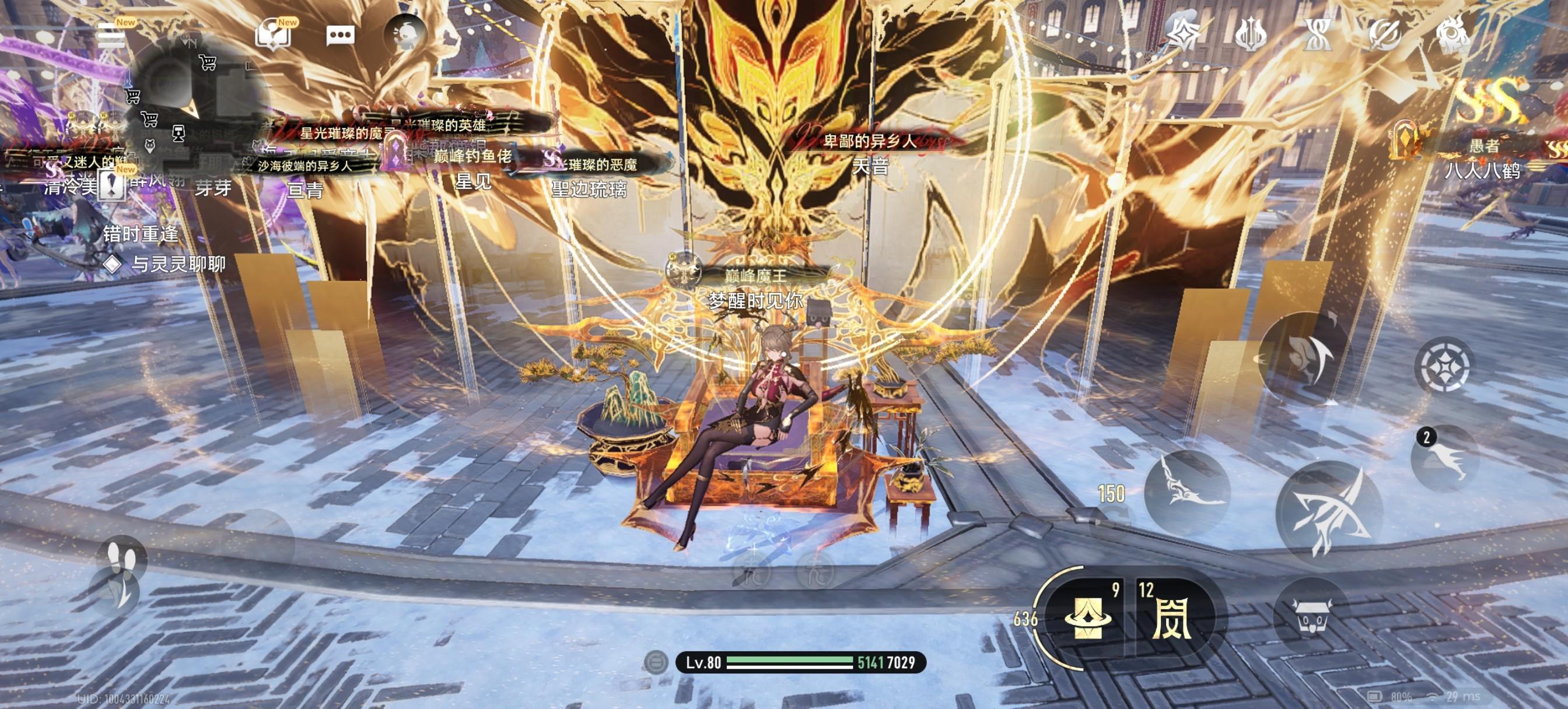Image resolution: width=1568 pixels, height=709 pixels.
Task: Open the trident flame emblem icon
Action: [x=1251, y=34]
